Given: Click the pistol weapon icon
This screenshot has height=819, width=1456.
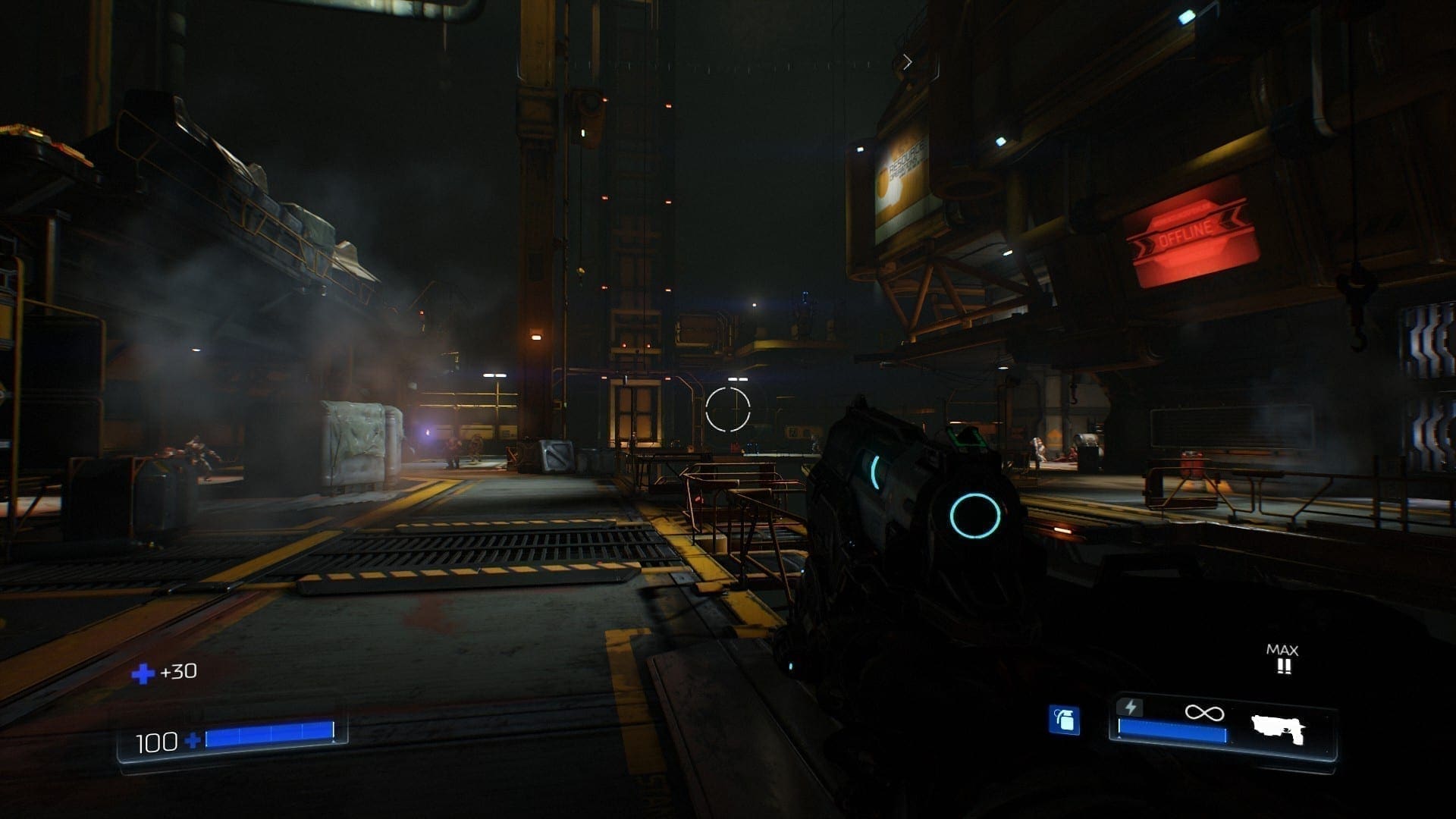Looking at the screenshot, I should (1279, 729).
